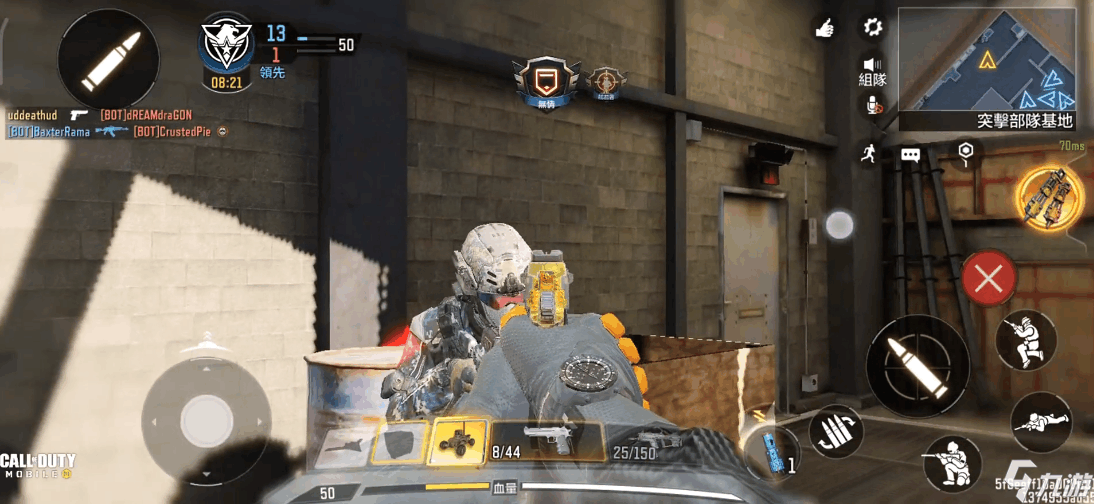This screenshot has width=1094, height=504.
Task: Tap the red X cancel button
Action: [988, 279]
